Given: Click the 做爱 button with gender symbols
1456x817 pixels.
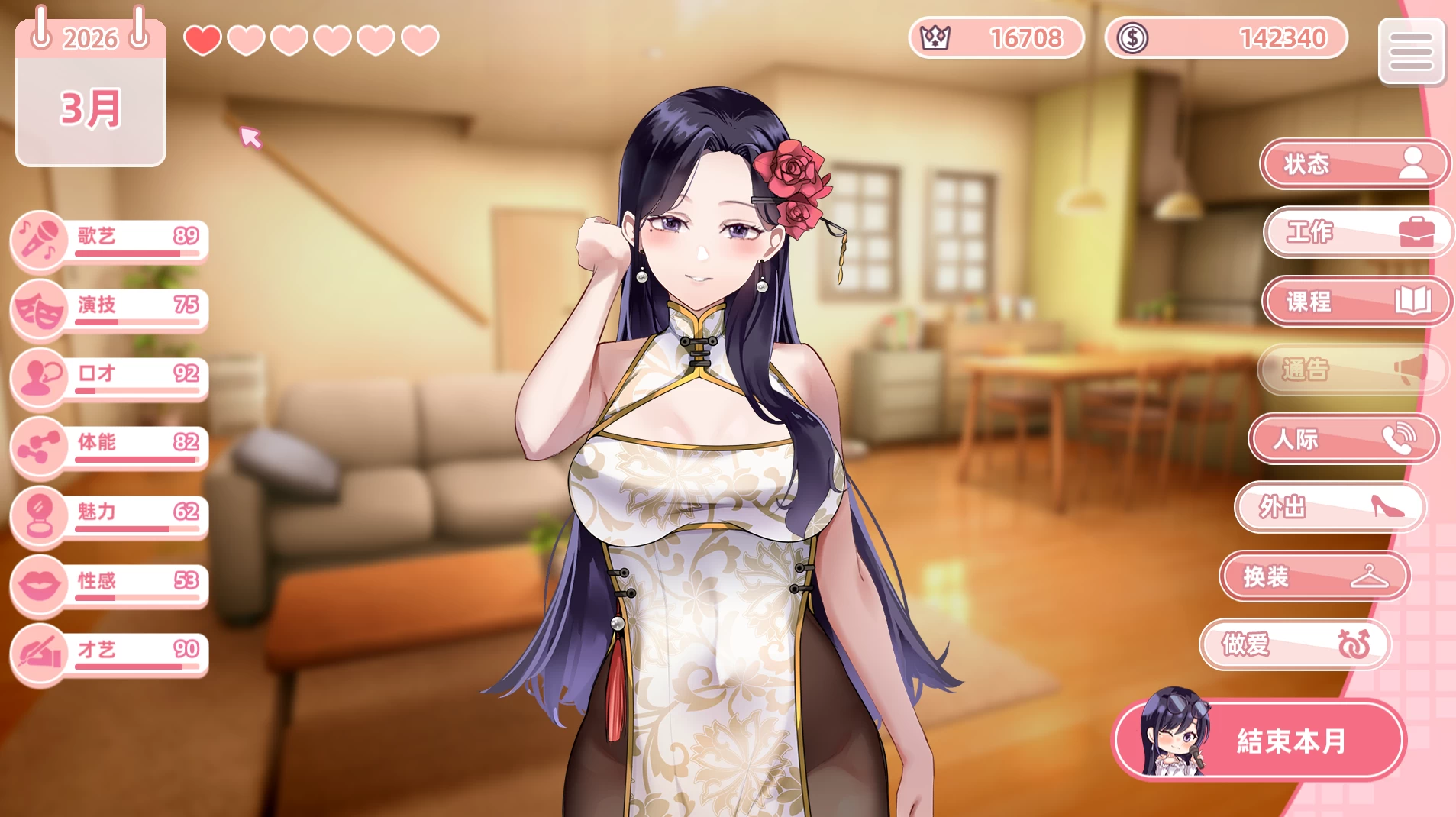Looking at the screenshot, I should click(1294, 644).
